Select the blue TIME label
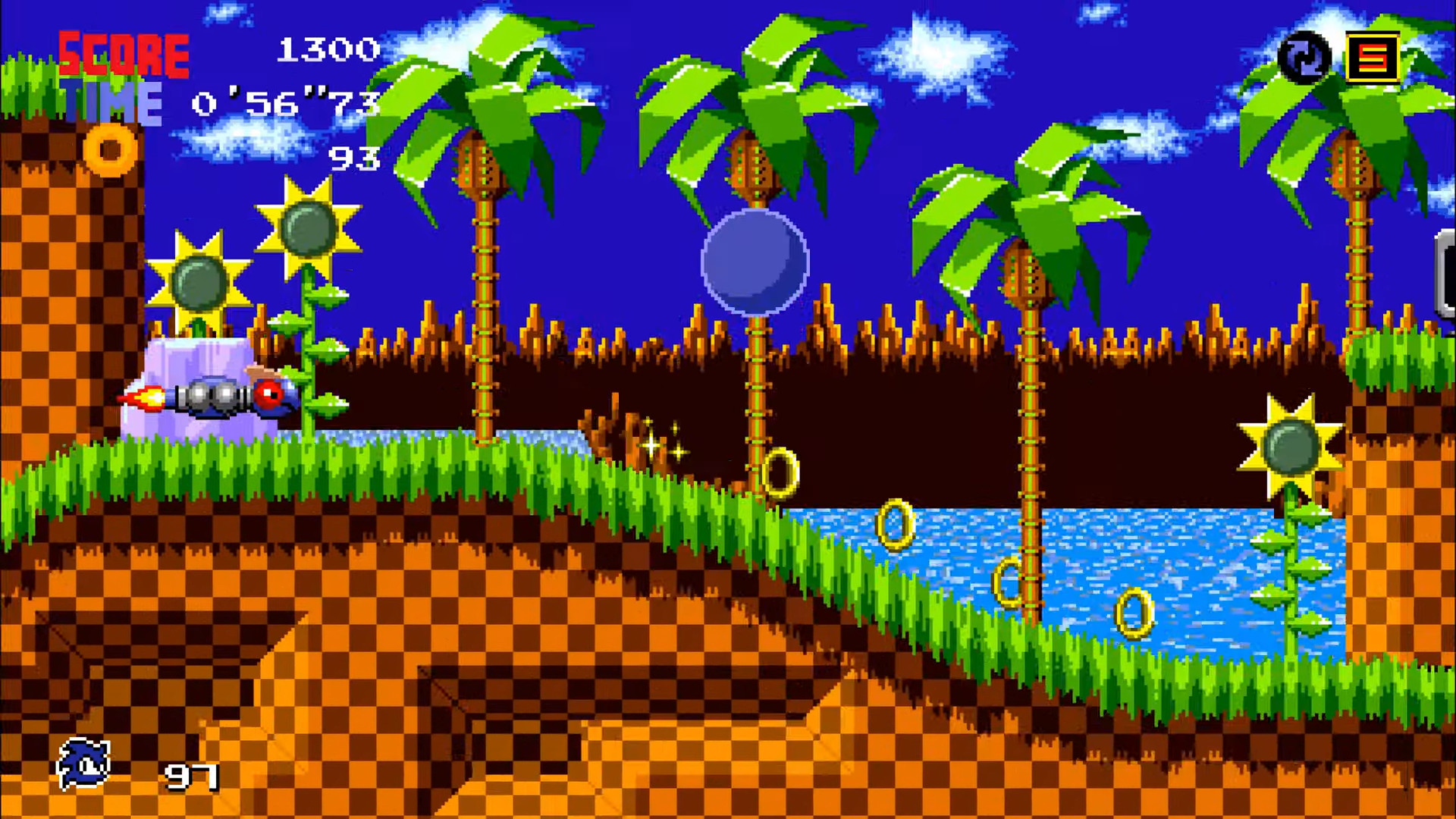 point(111,101)
